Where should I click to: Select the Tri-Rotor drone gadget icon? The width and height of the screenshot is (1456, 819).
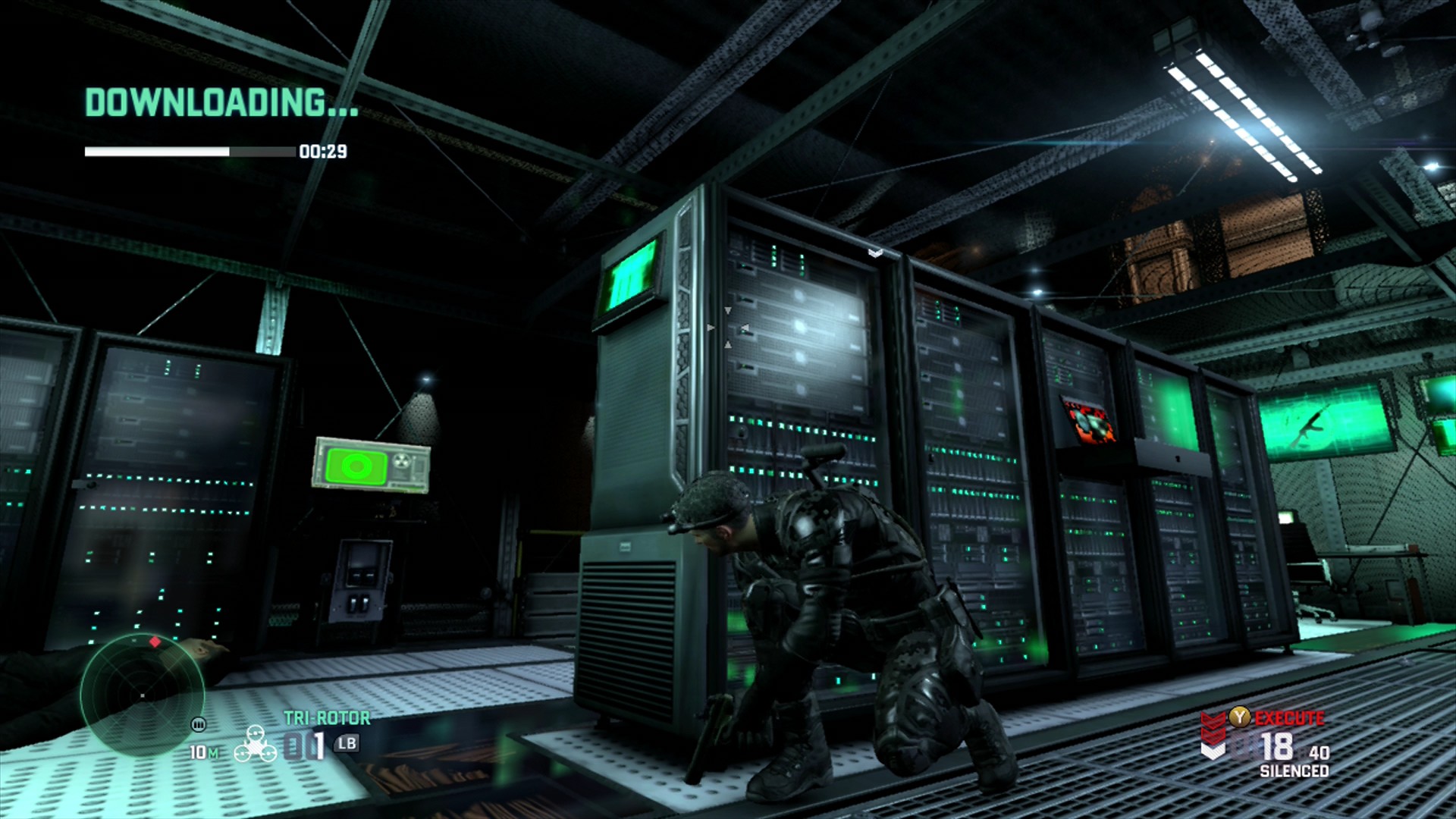pyautogui.click(x=256, y=743)
